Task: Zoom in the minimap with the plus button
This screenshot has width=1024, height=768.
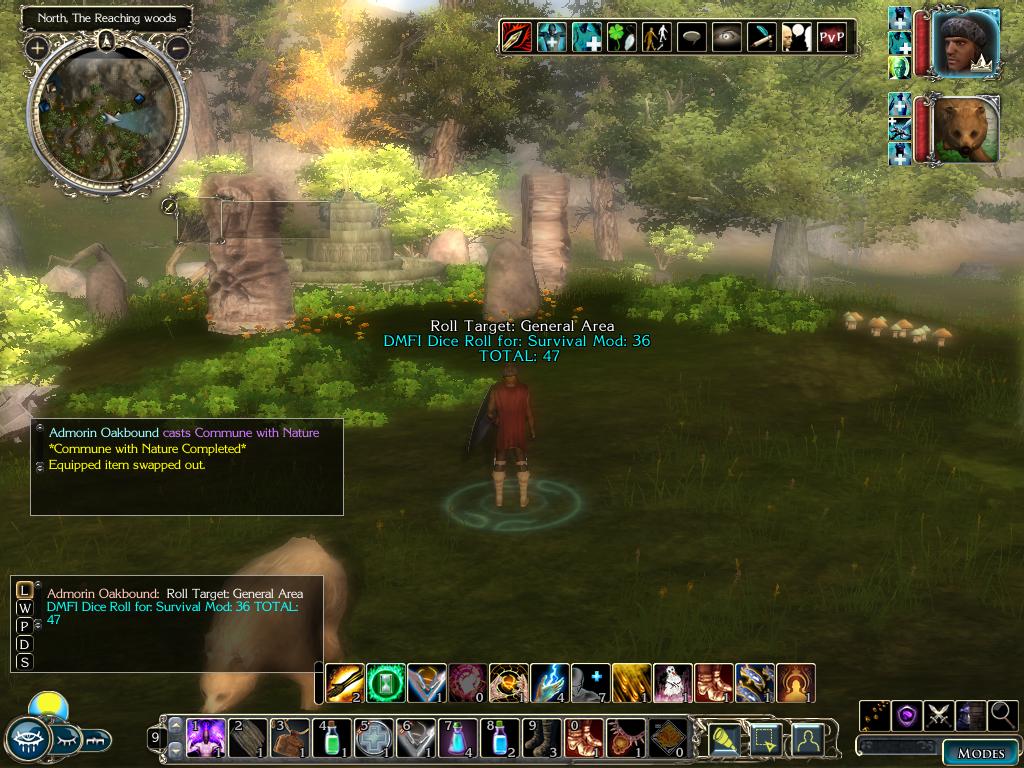Action: tap(37, 47)
